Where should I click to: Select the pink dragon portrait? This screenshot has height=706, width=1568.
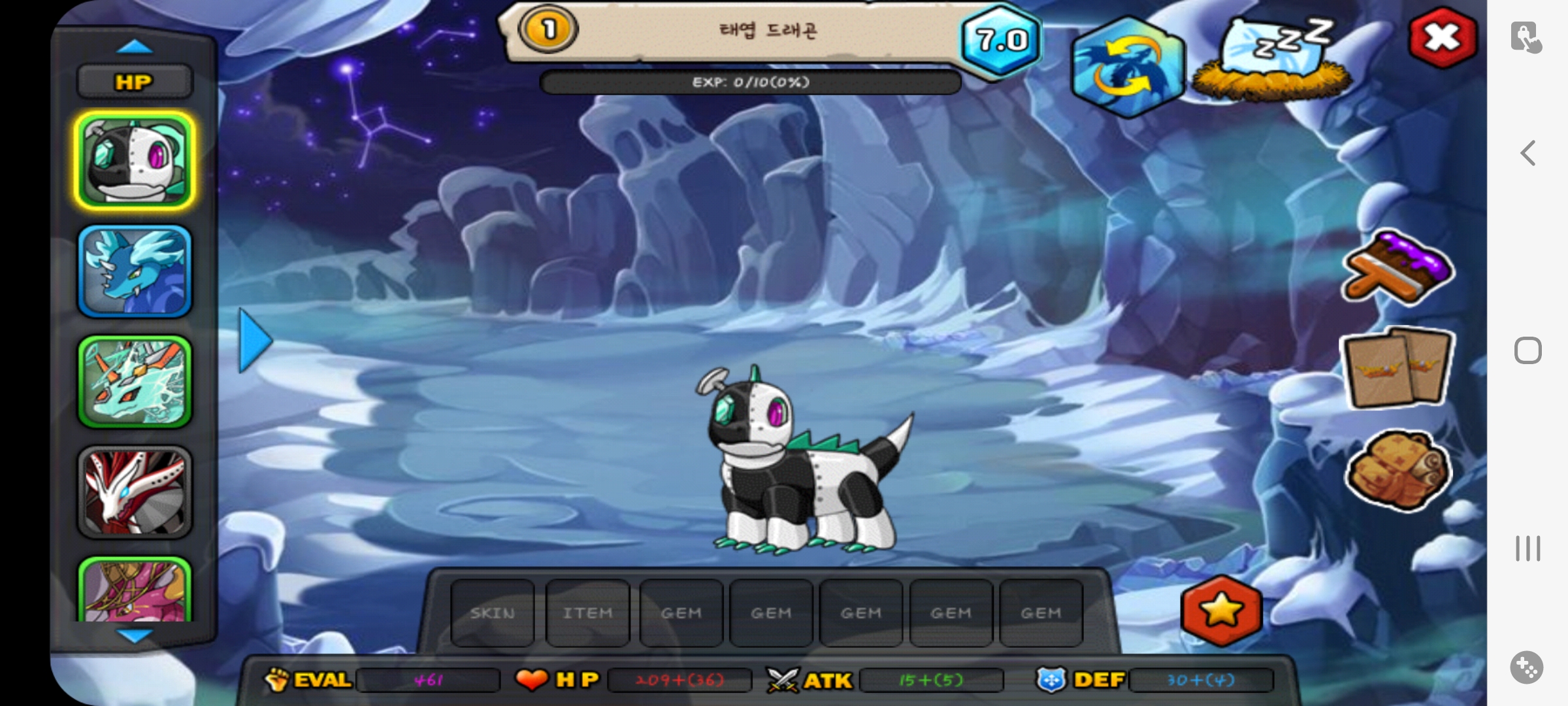point(135,590)
